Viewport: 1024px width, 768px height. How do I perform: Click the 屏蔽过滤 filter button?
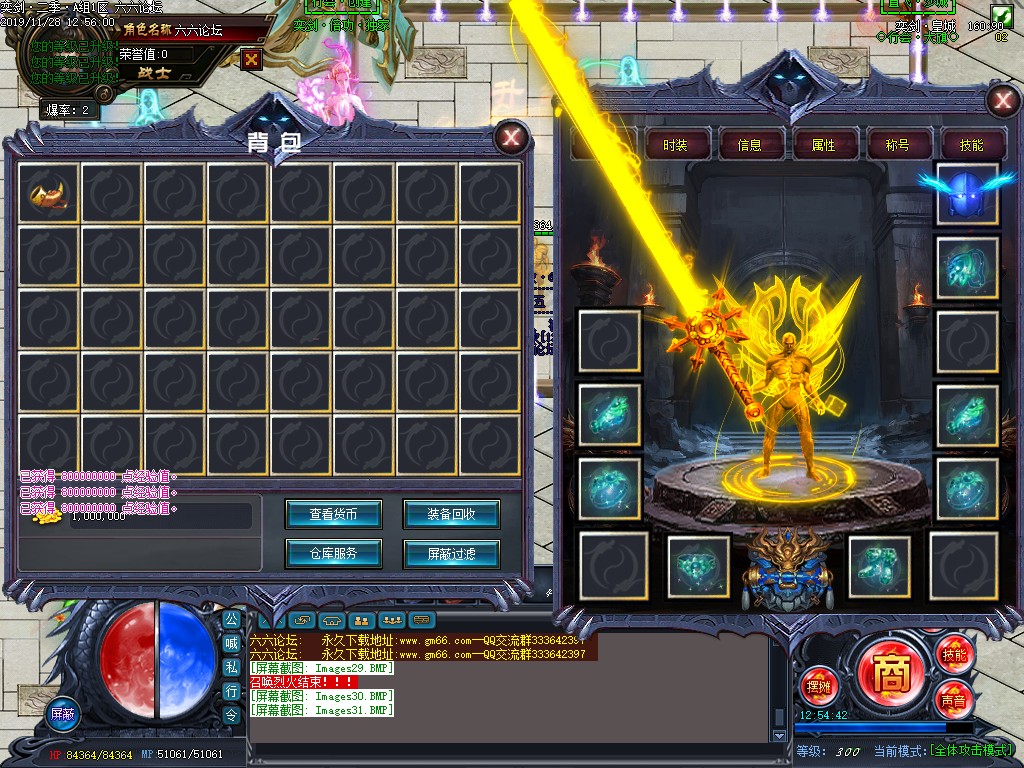point(451,552)
